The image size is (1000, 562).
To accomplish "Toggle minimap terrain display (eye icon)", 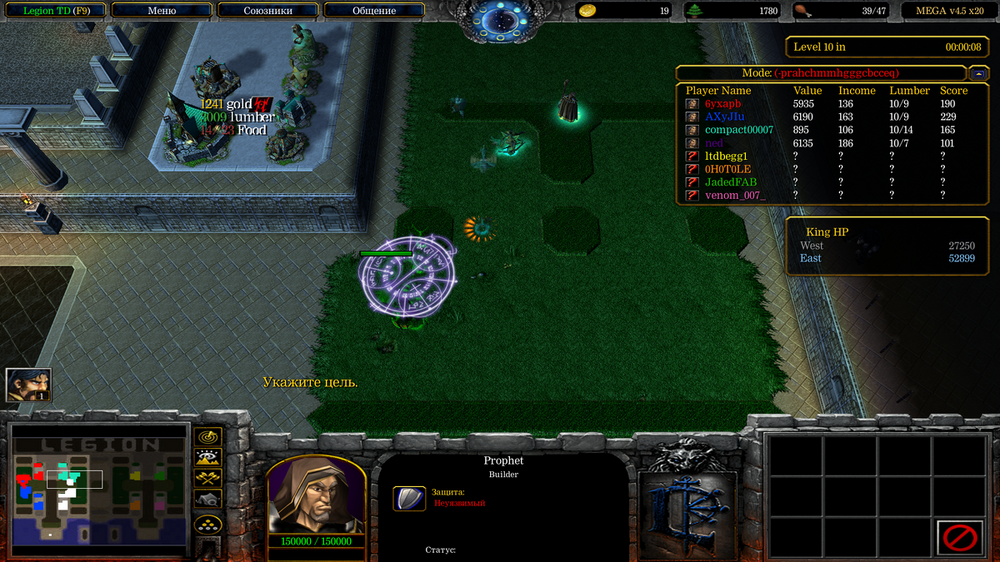I will (x=208, y=458).
